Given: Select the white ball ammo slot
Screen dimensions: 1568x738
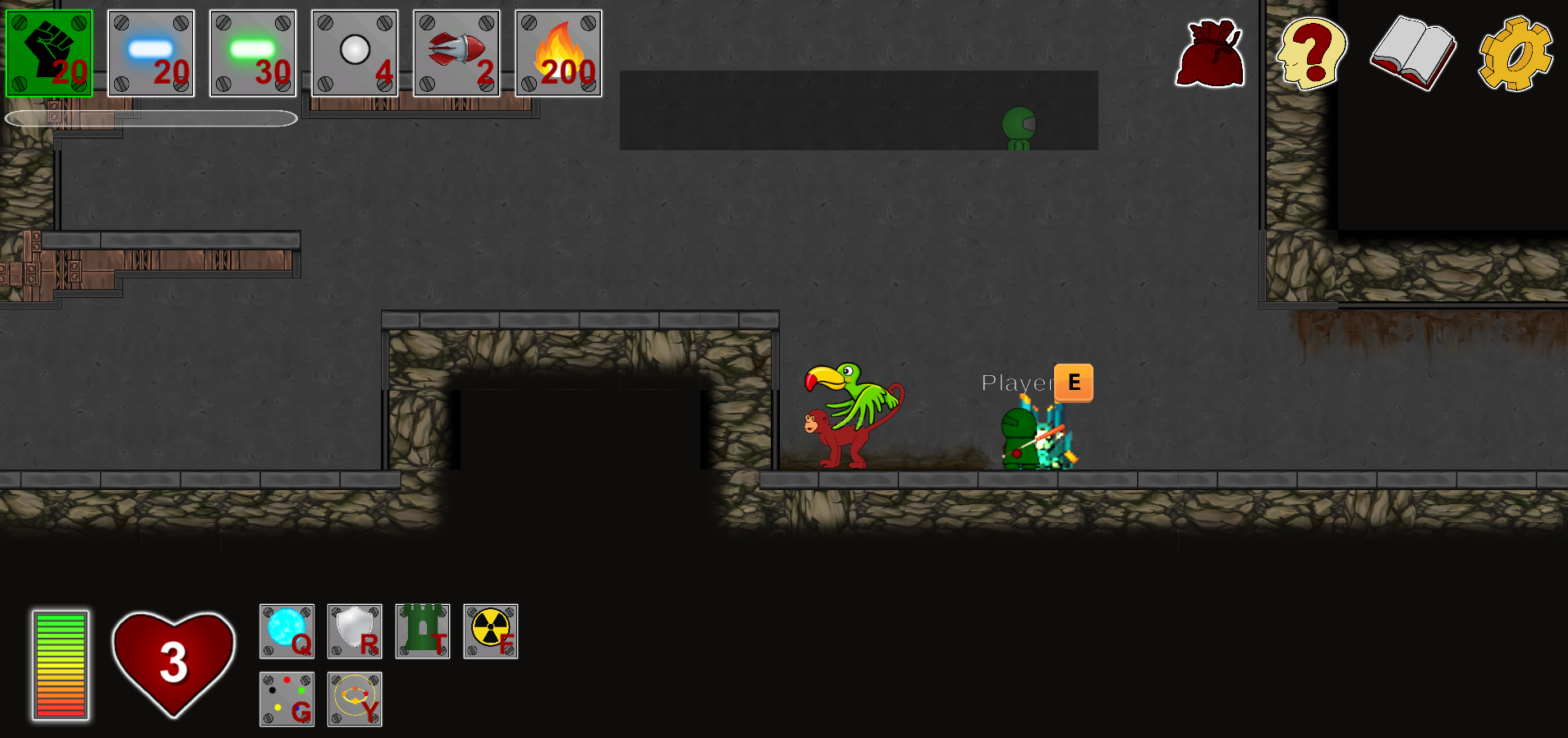Looking at the screenshot, I should tap(355, 53).
